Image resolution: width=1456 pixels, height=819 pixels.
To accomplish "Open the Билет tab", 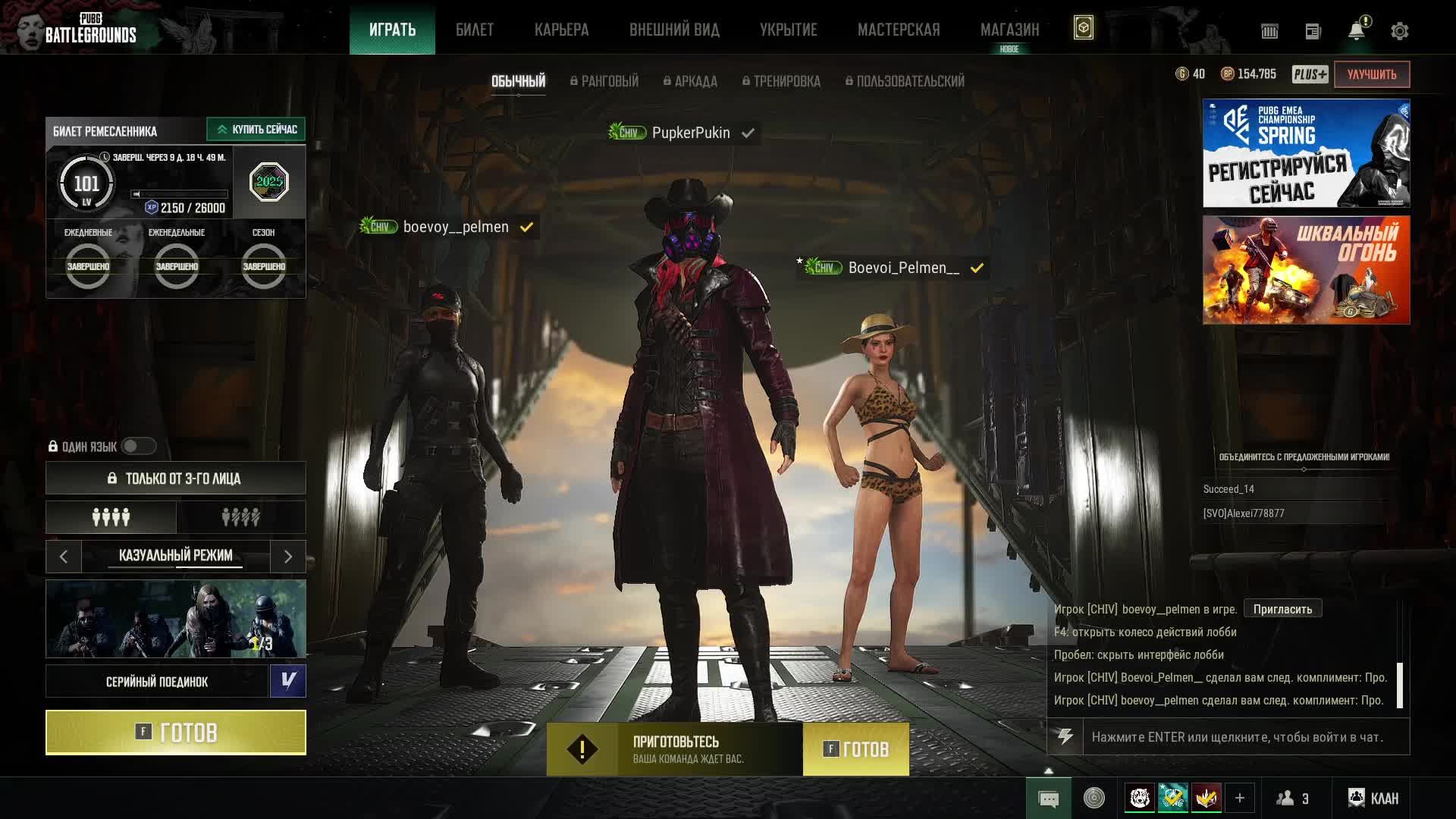I will tap(475, 30).
